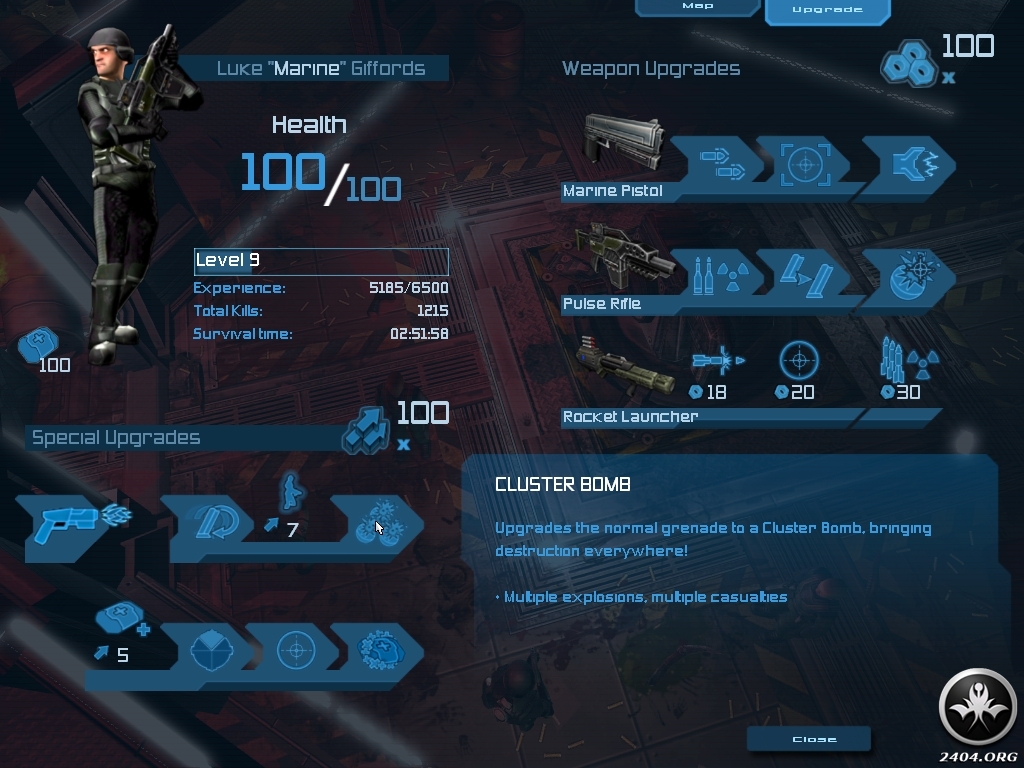Buy the Rocket Launcher rocket upgrade costing 18
1024x768 pixels.
pyautogui.click(x=718, y=362)
